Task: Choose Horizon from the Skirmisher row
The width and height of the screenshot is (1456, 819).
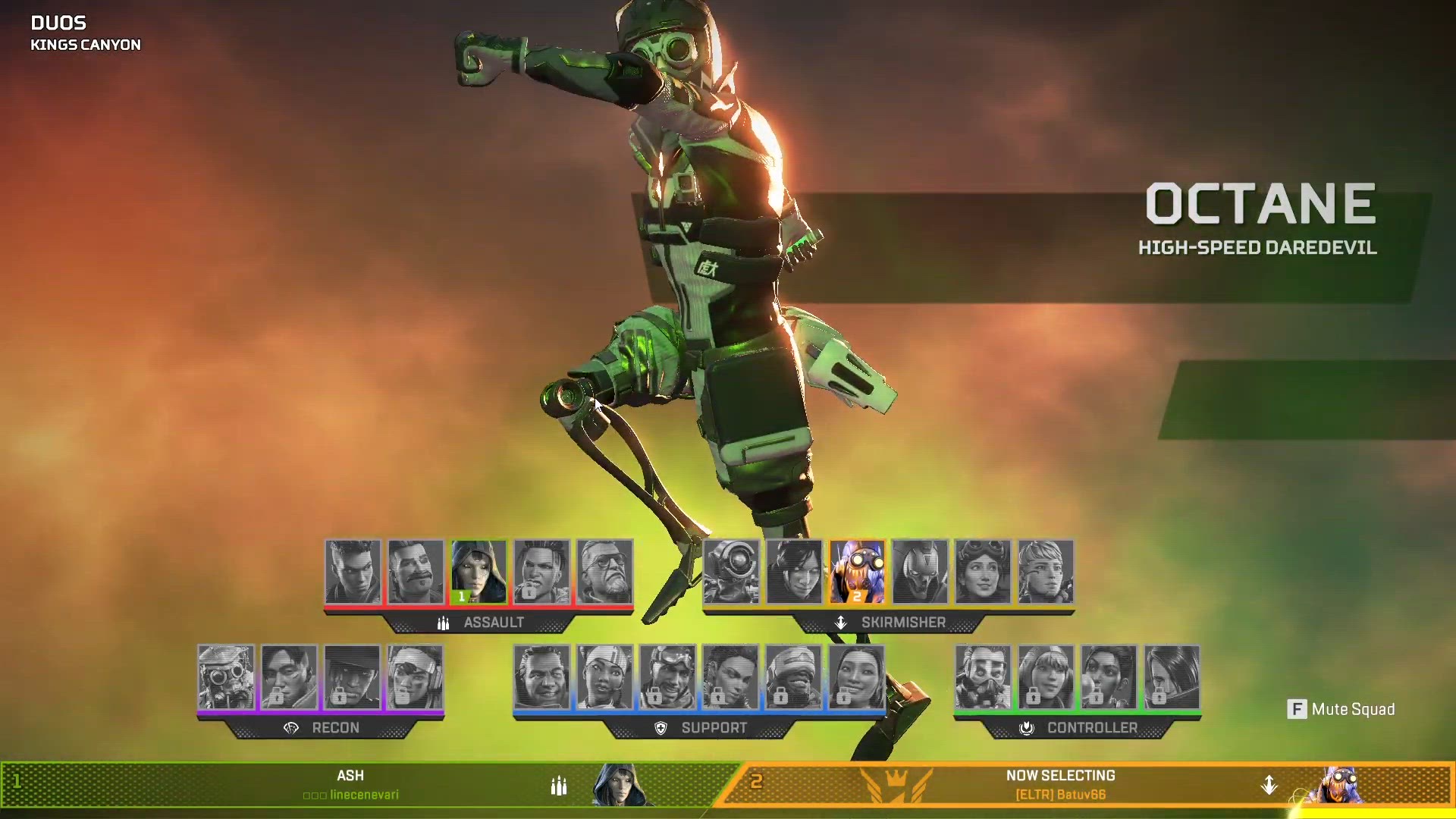Action: [x=983, y=572]
